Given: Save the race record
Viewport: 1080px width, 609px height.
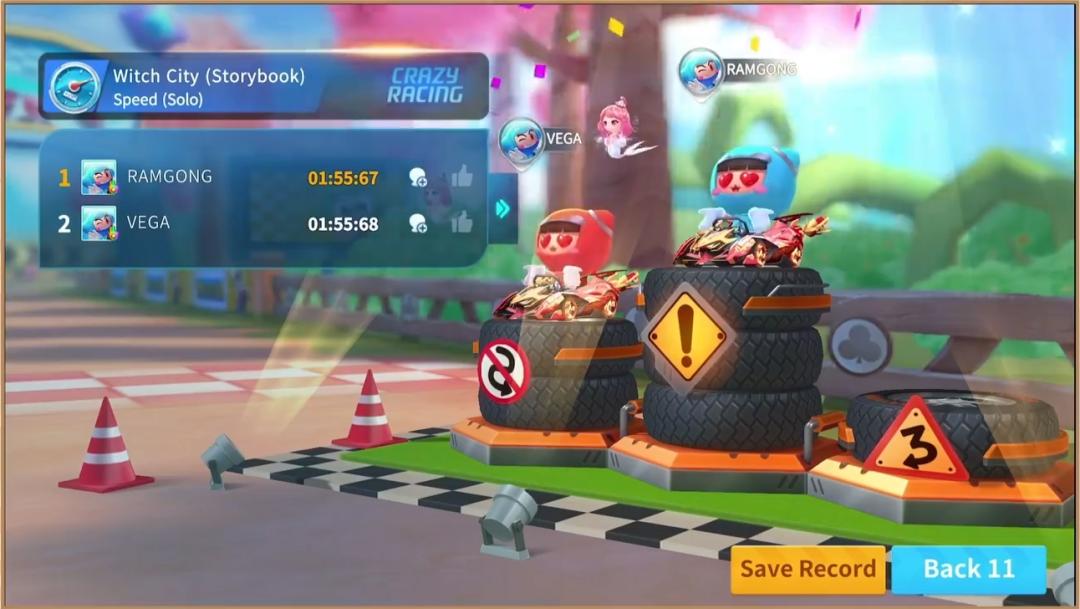Looking at the screenshot, I should [807, 569].
